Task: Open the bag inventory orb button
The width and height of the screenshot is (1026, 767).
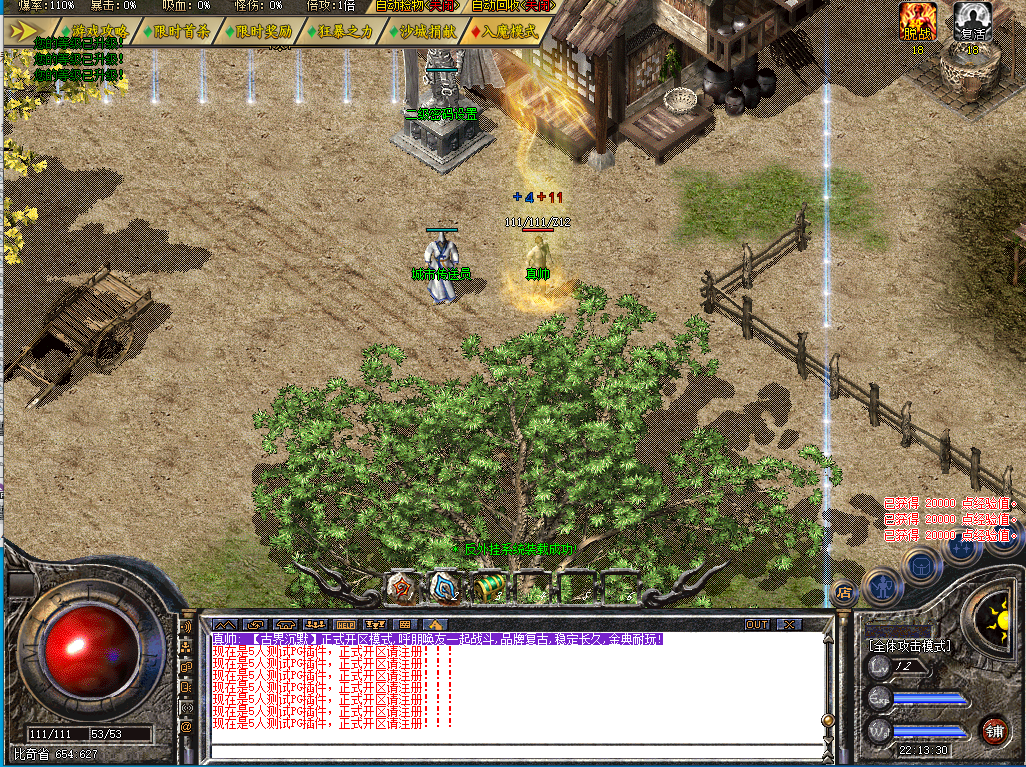Action: coord(919,563)
